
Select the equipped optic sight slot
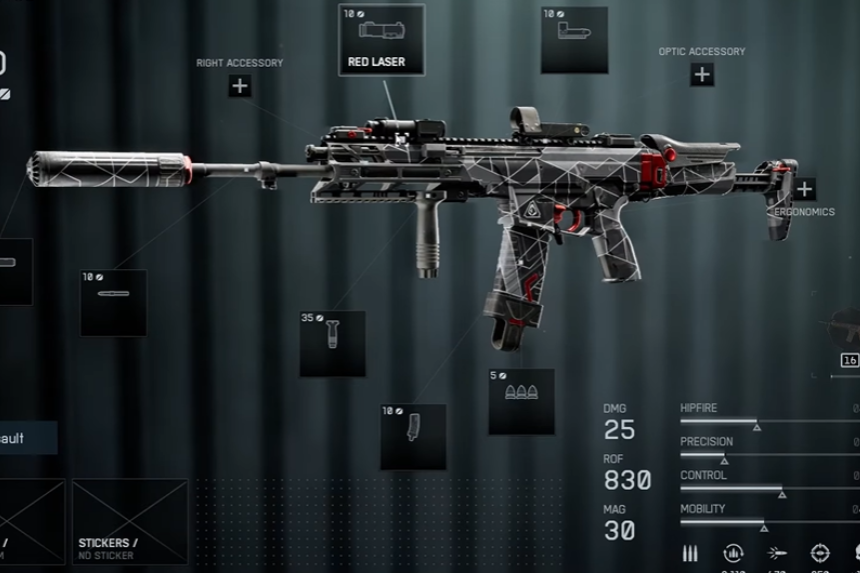574,40
